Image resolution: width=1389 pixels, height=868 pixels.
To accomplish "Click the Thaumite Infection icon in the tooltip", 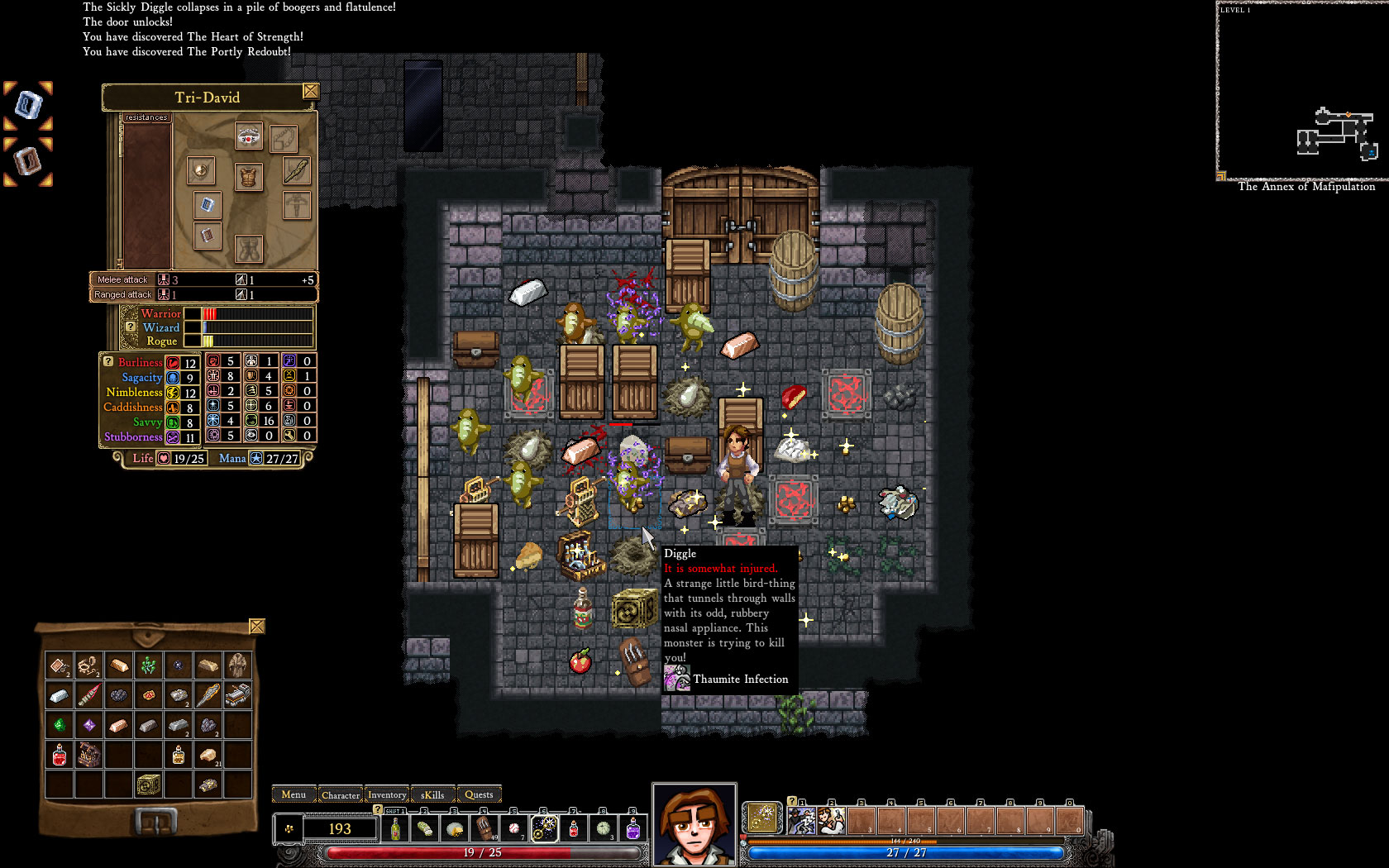I will (x=676, y=679).
